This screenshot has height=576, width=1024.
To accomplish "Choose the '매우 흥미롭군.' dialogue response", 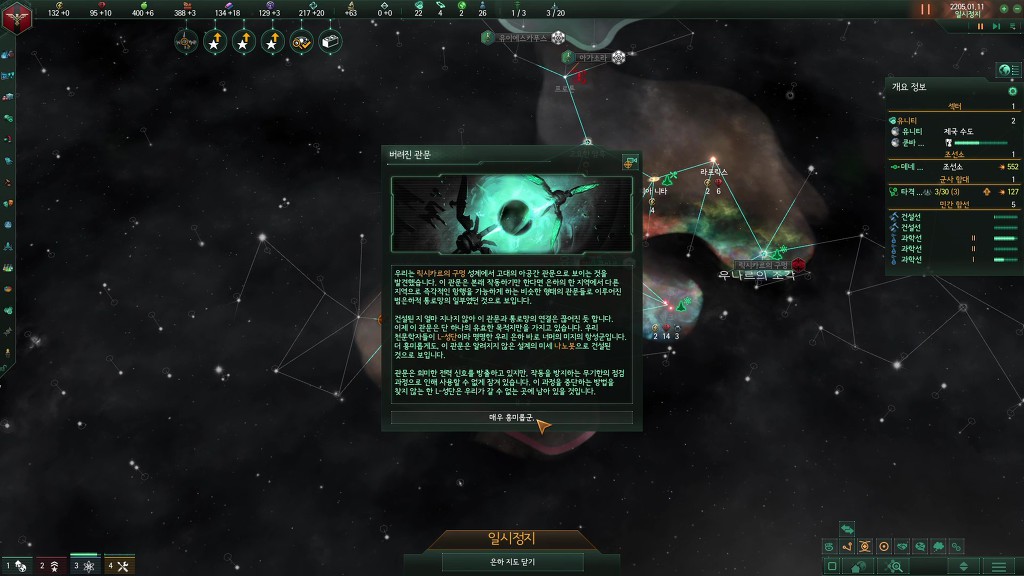I will [511, 417].
